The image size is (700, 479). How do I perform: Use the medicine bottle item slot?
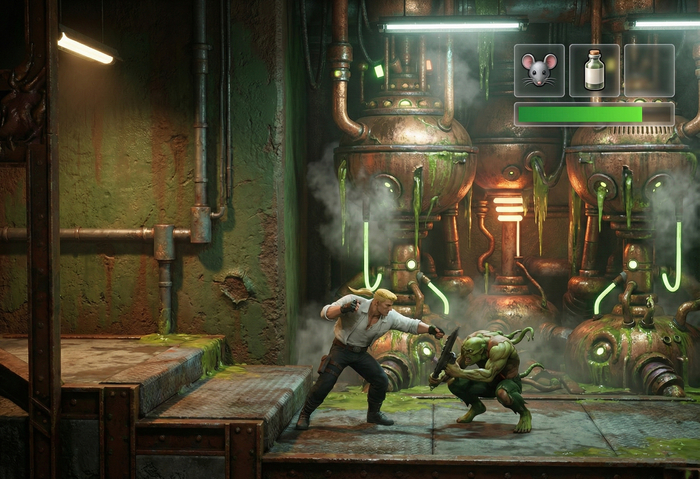point(594,70)
